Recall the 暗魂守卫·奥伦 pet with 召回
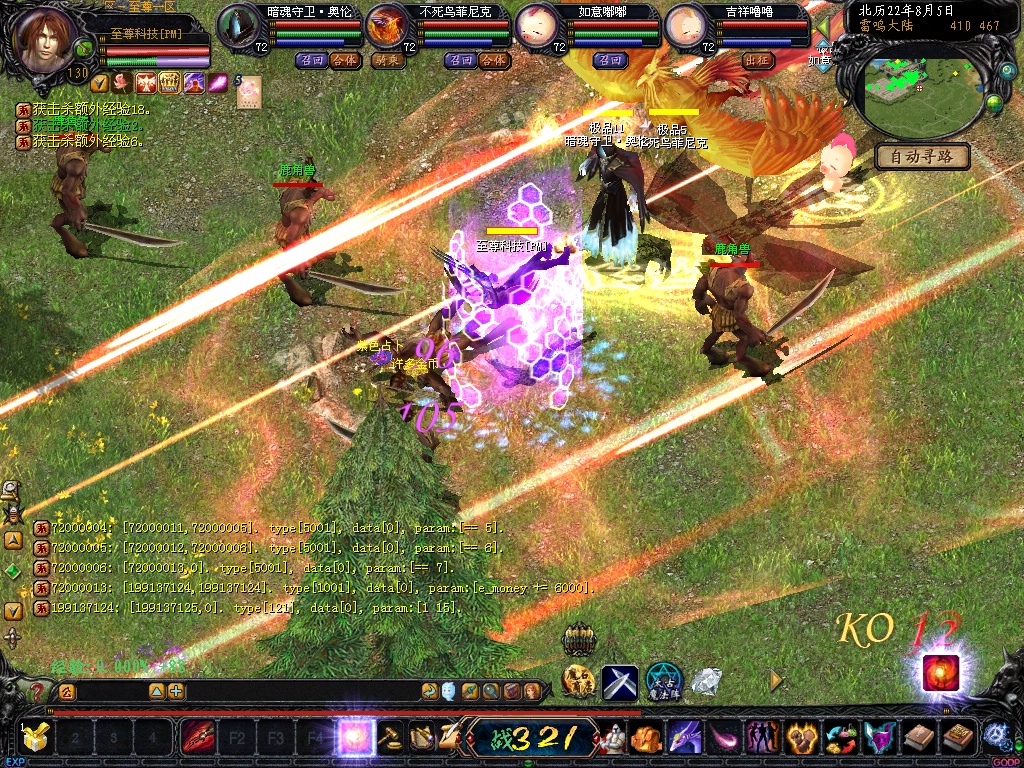The height and width of the screenshot is (768, 1024). [x=310, y=60]
